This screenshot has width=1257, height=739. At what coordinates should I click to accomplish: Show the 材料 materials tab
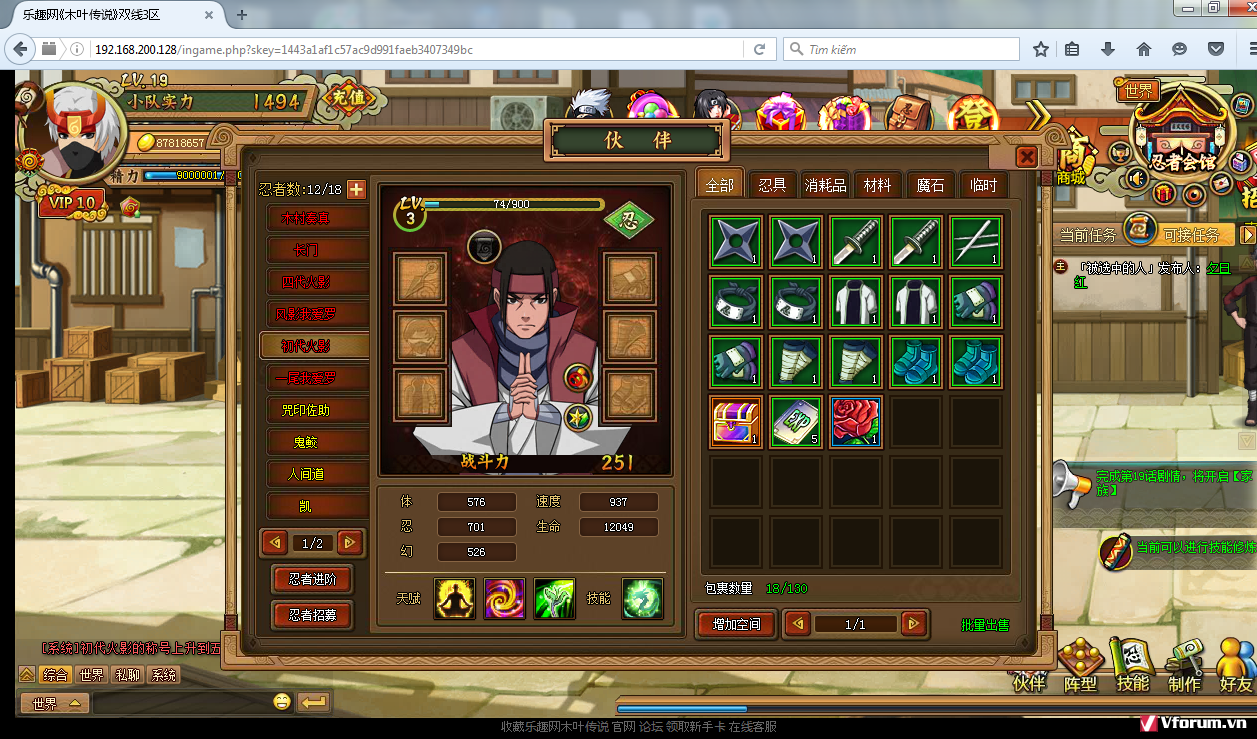[877, 185]
